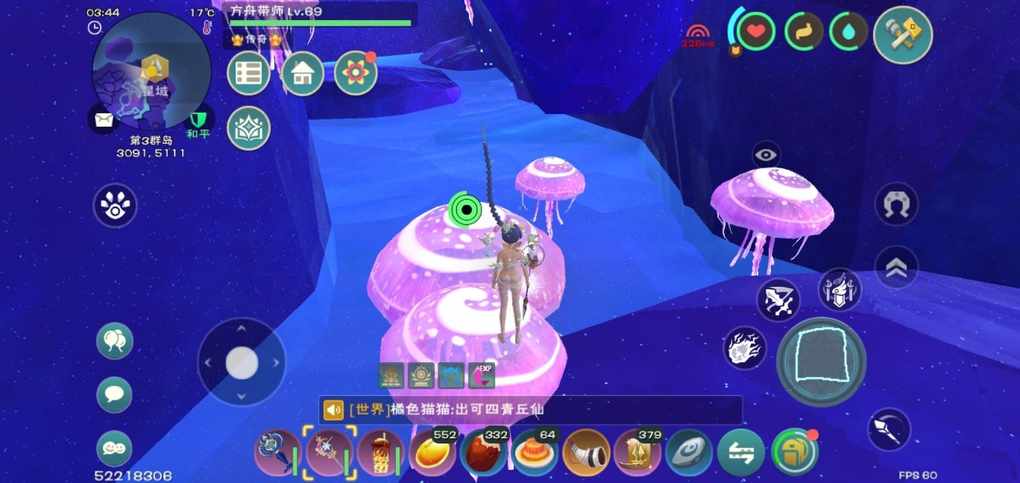Swap hotbar with the arrows button
This screenshot has height=483, width=1020.
tap(742, 453)
